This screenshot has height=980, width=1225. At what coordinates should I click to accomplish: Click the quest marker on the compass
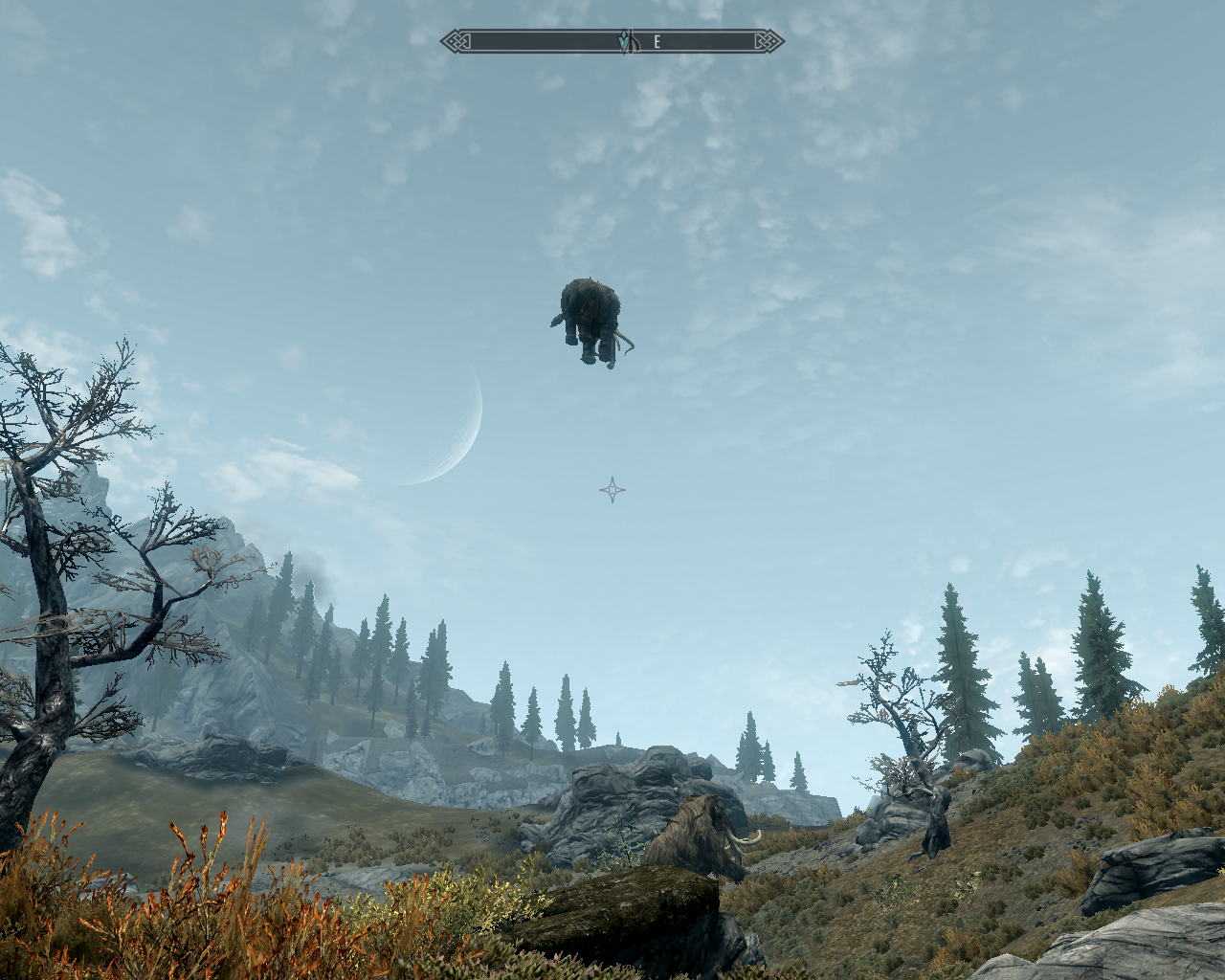(x=624, y=42)
